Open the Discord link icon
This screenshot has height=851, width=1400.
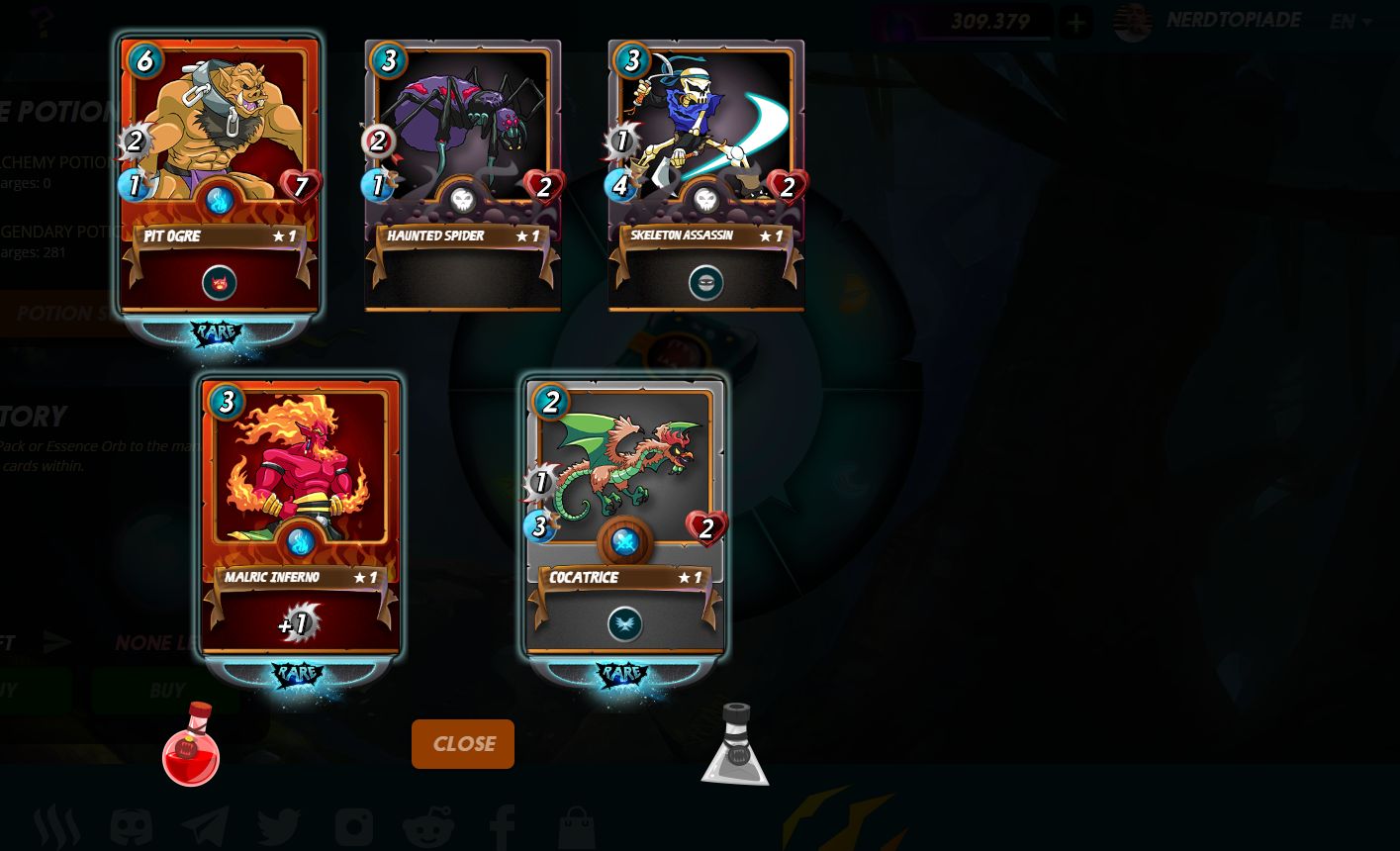[131, 826]
